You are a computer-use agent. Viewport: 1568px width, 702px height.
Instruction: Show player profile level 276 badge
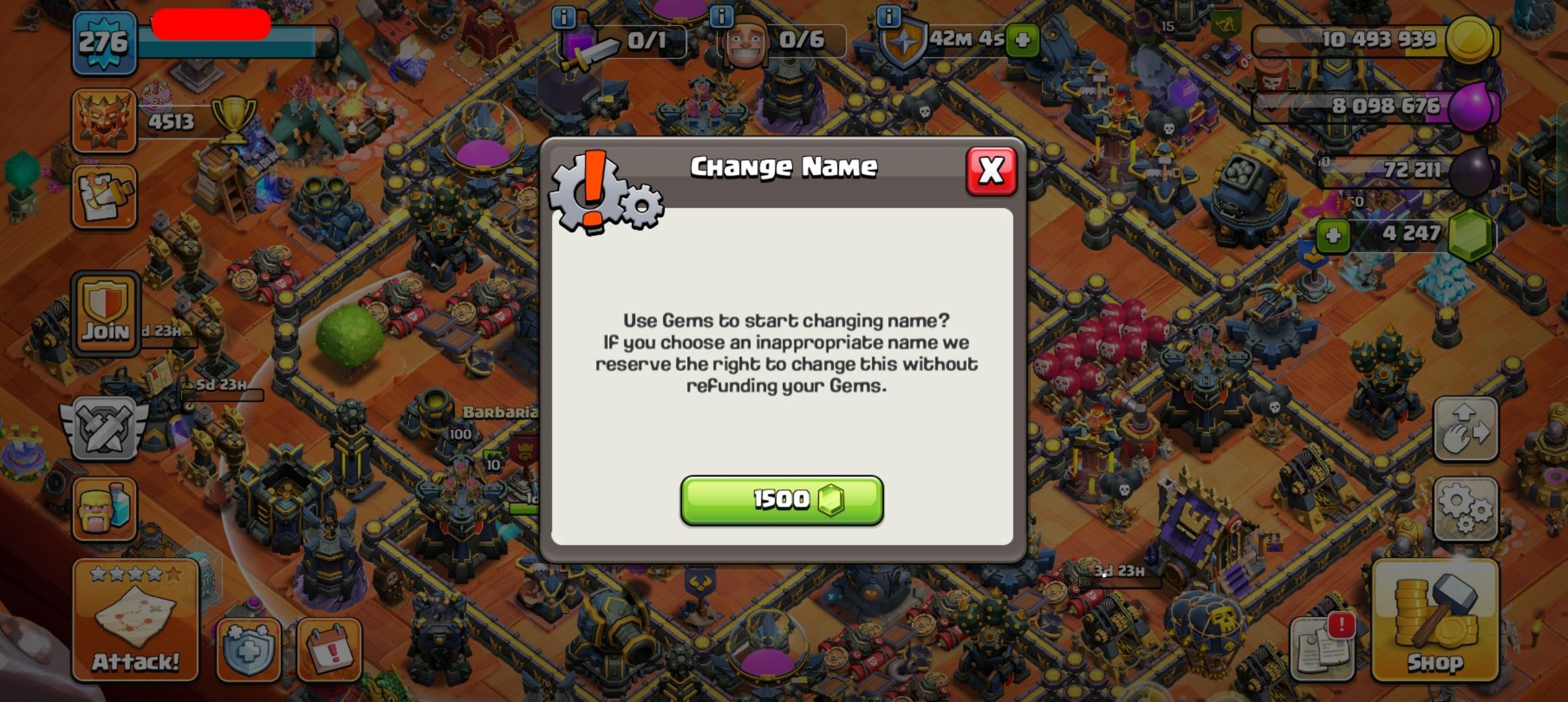point(104,43)
